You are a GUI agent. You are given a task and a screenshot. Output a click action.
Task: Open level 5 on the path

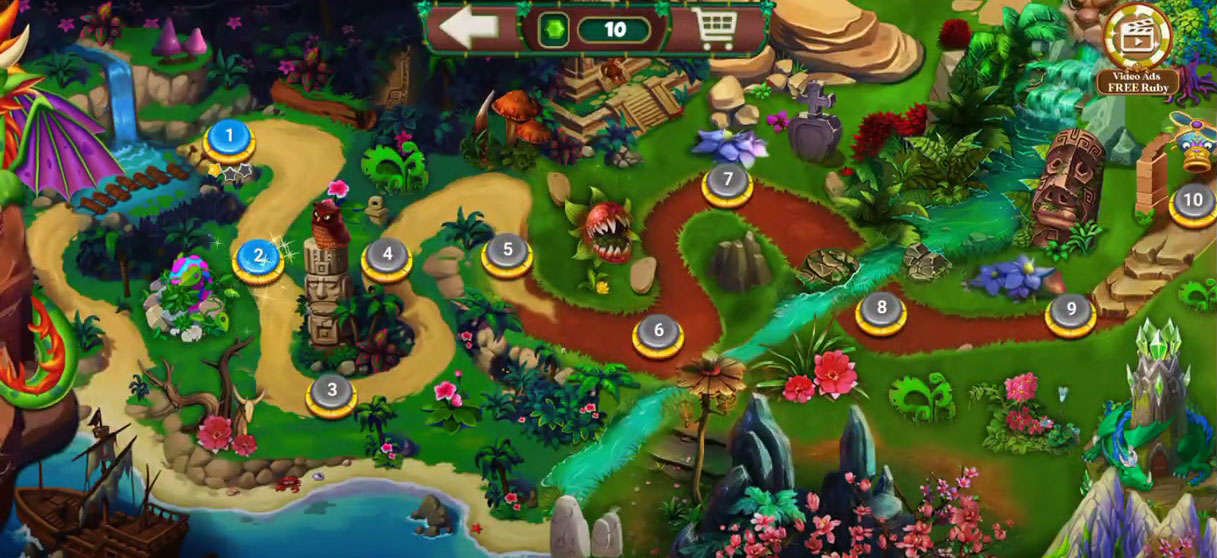tap(506, 251)
